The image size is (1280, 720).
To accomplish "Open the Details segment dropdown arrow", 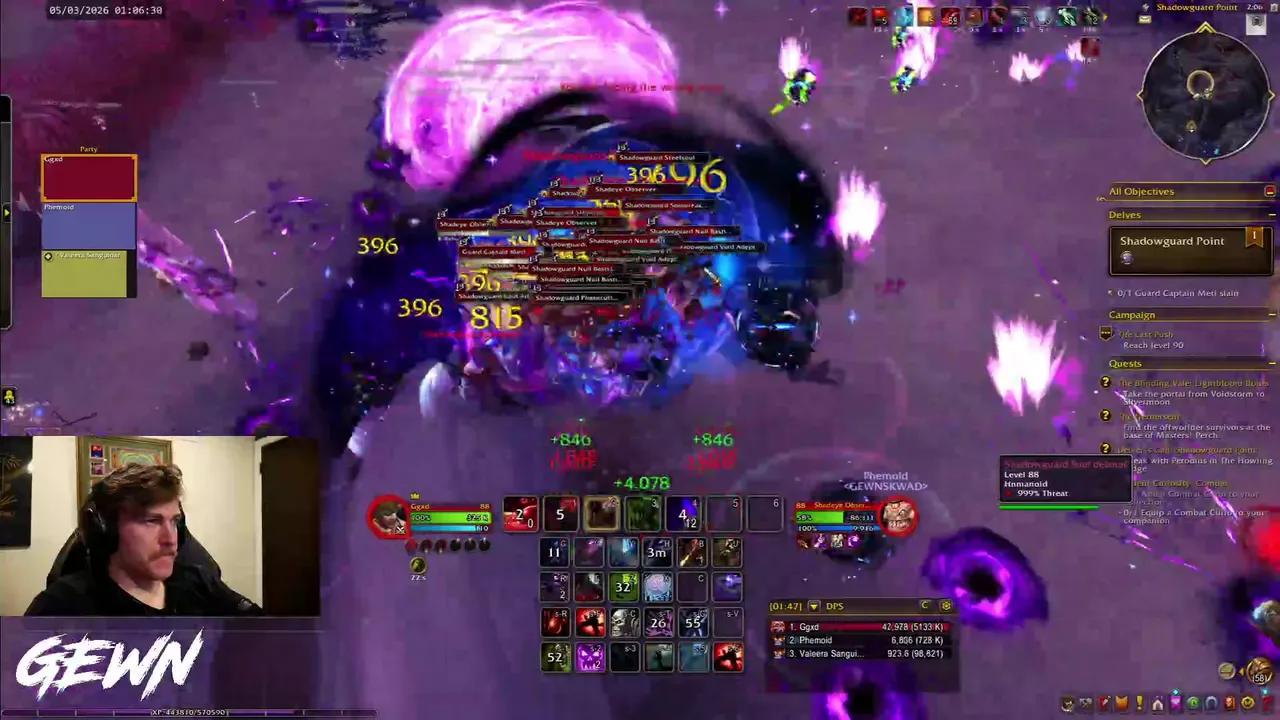I will (813, 605).
